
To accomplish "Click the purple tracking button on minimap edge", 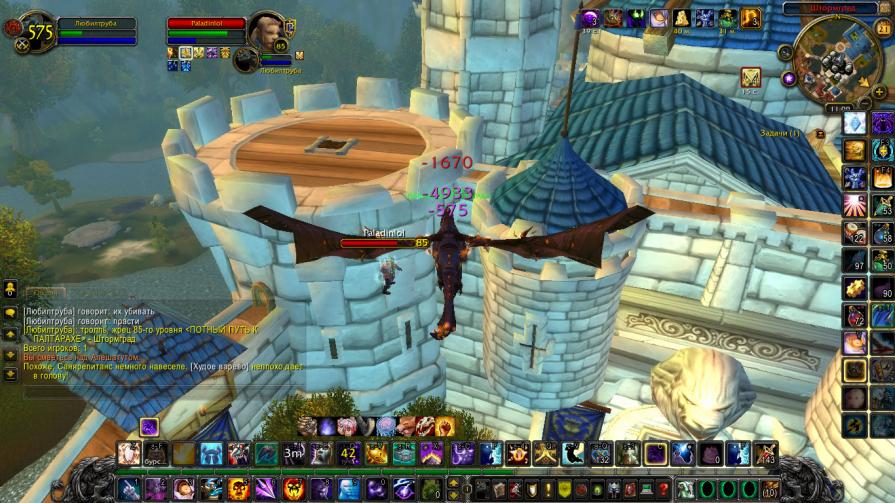I will [789, 77].
